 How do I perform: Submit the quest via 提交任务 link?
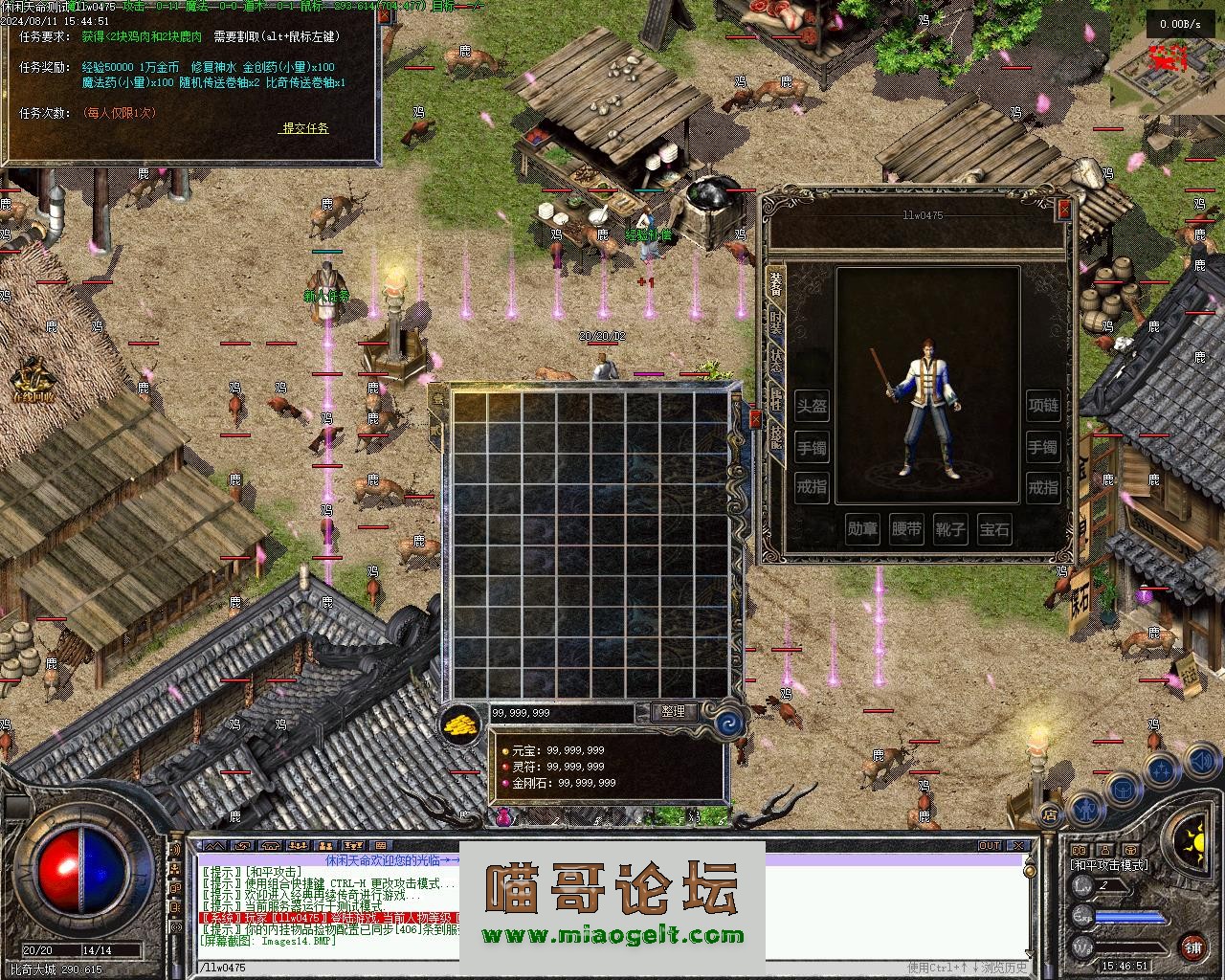point(305,128)
